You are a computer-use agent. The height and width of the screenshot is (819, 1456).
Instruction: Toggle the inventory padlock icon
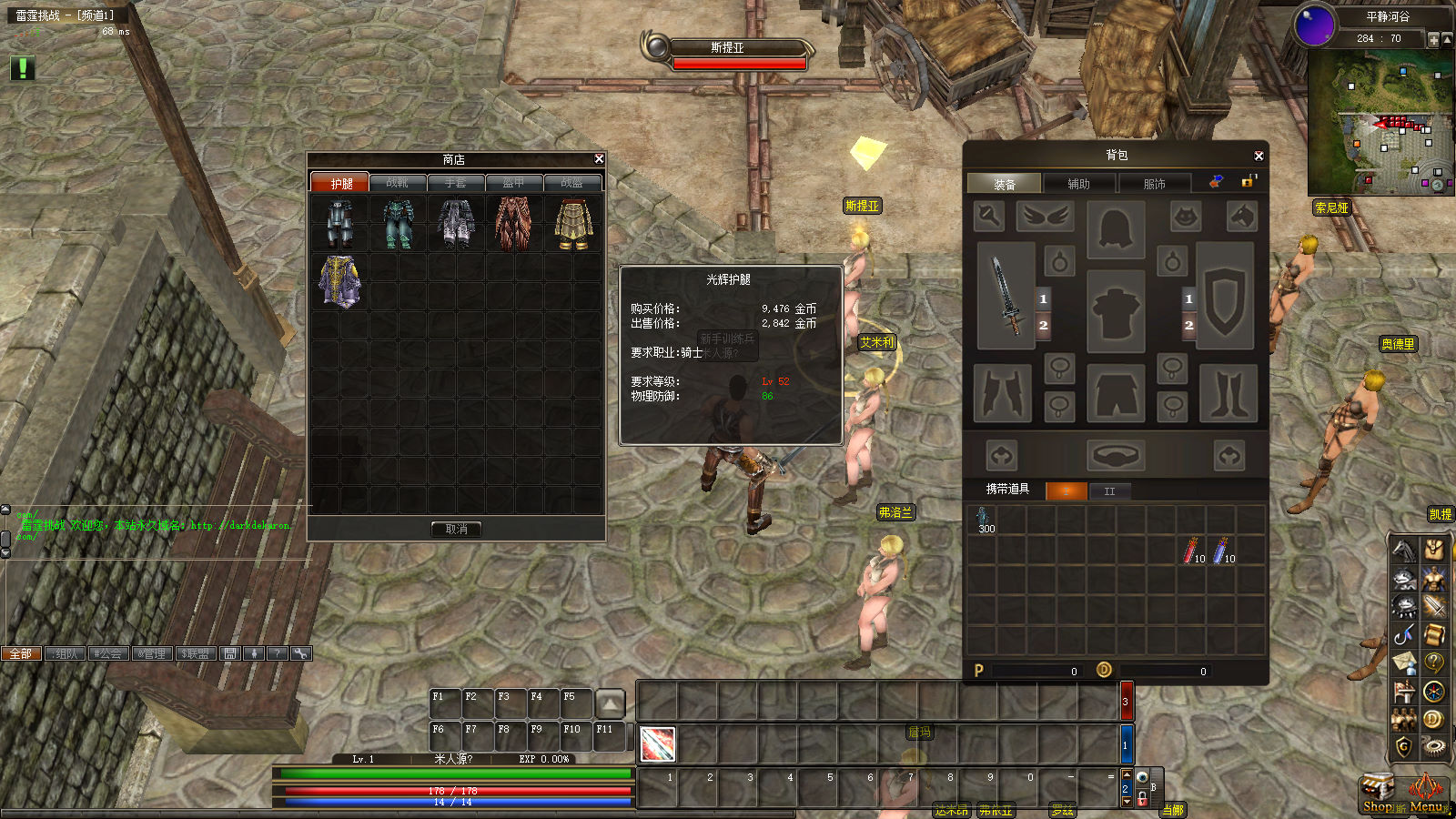click(1248, 182)
